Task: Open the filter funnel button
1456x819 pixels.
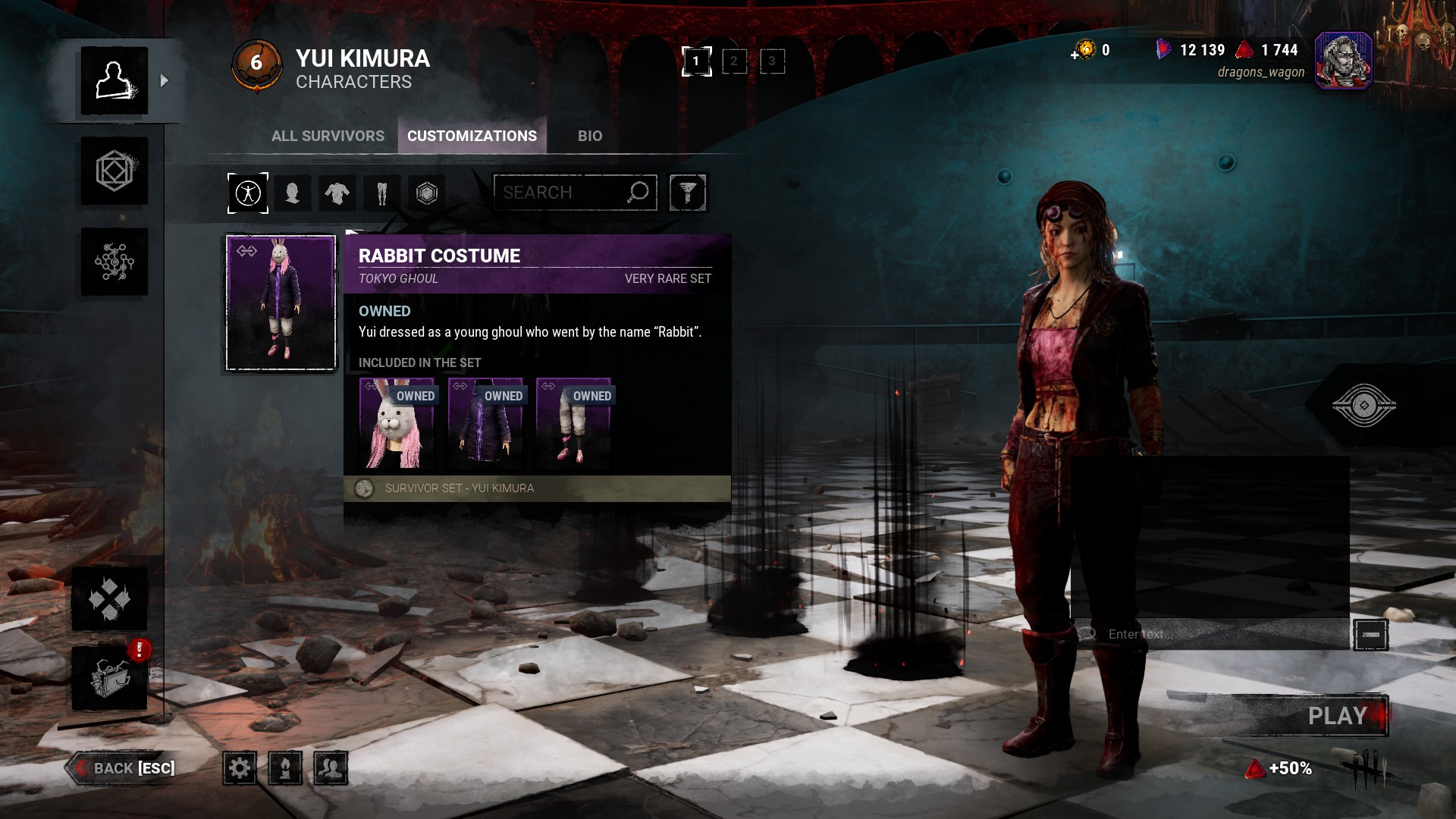Action: (688, 193)
